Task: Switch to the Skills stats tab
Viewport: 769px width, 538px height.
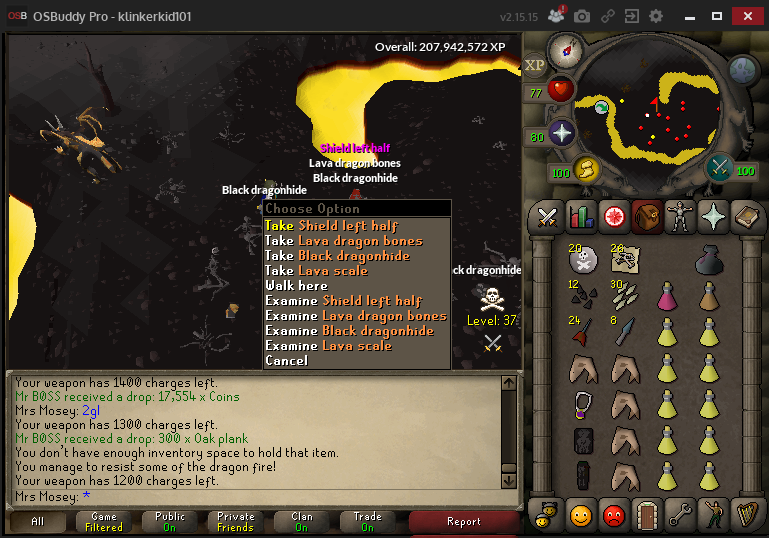Action: [x=581, y=216]
